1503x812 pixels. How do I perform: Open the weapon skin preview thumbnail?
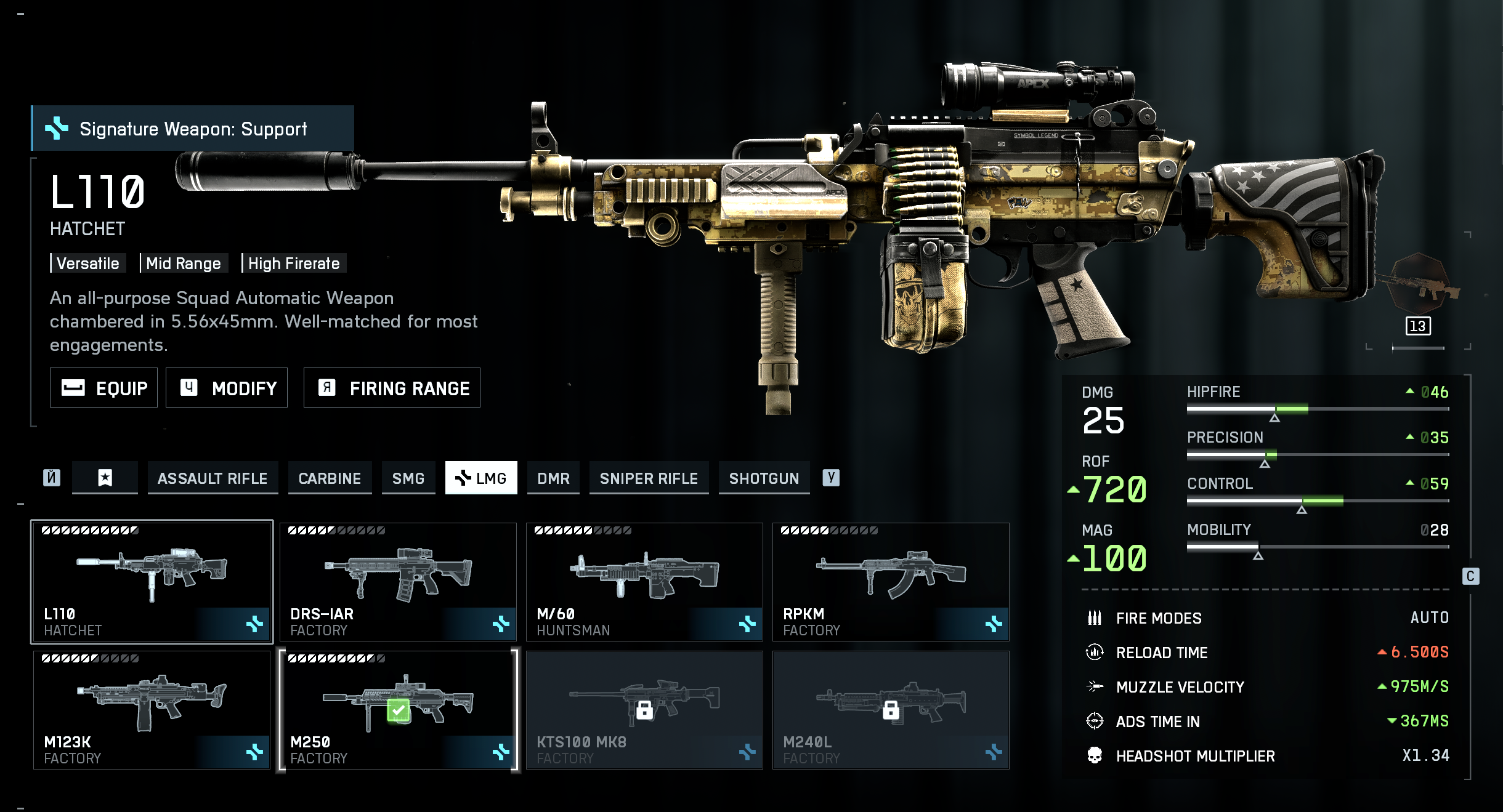point(1418,284)
